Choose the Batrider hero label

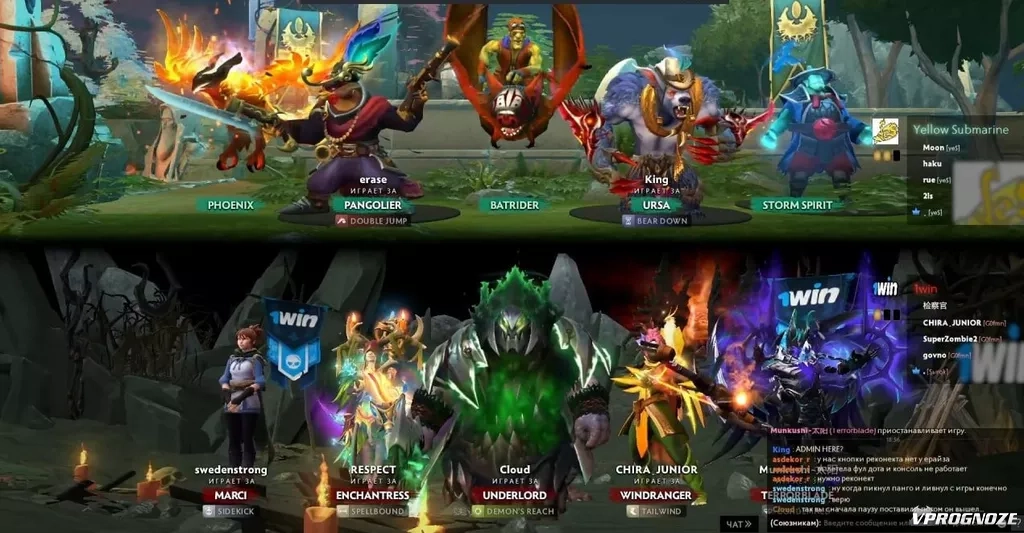514,204
